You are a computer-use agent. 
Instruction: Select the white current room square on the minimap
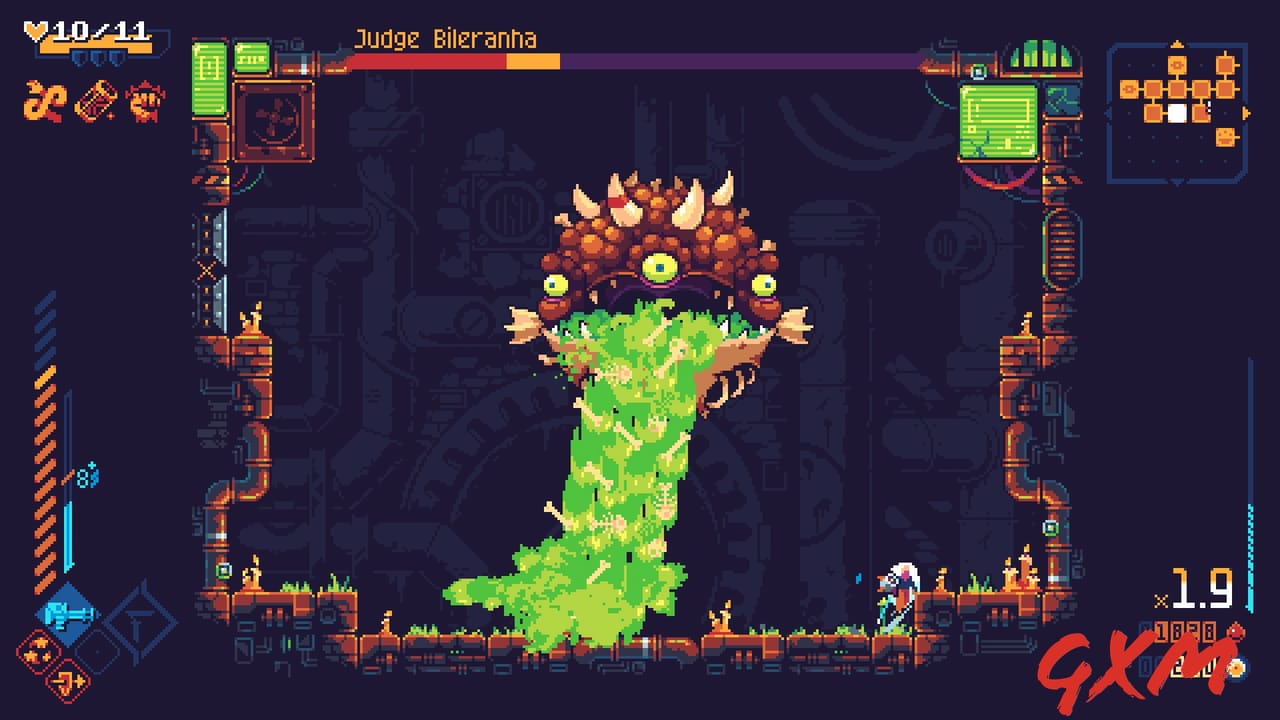point(1177,112)
